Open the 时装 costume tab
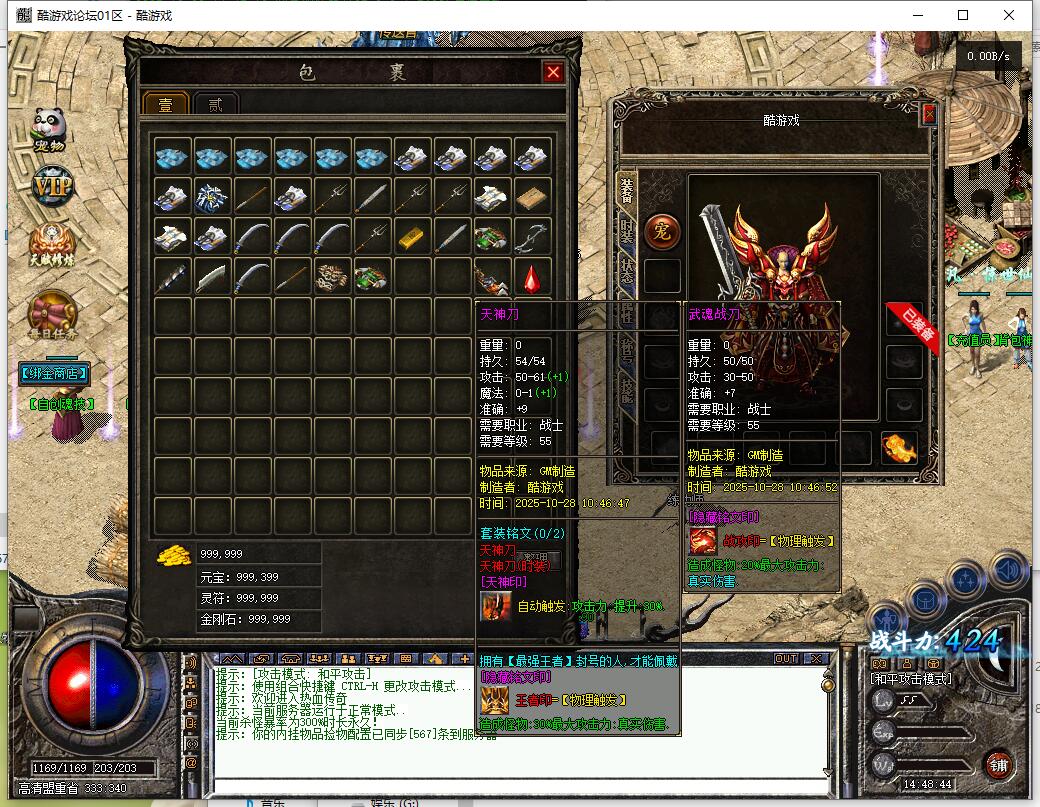This screenshot has width=1040, height=807. coord(627,233)
